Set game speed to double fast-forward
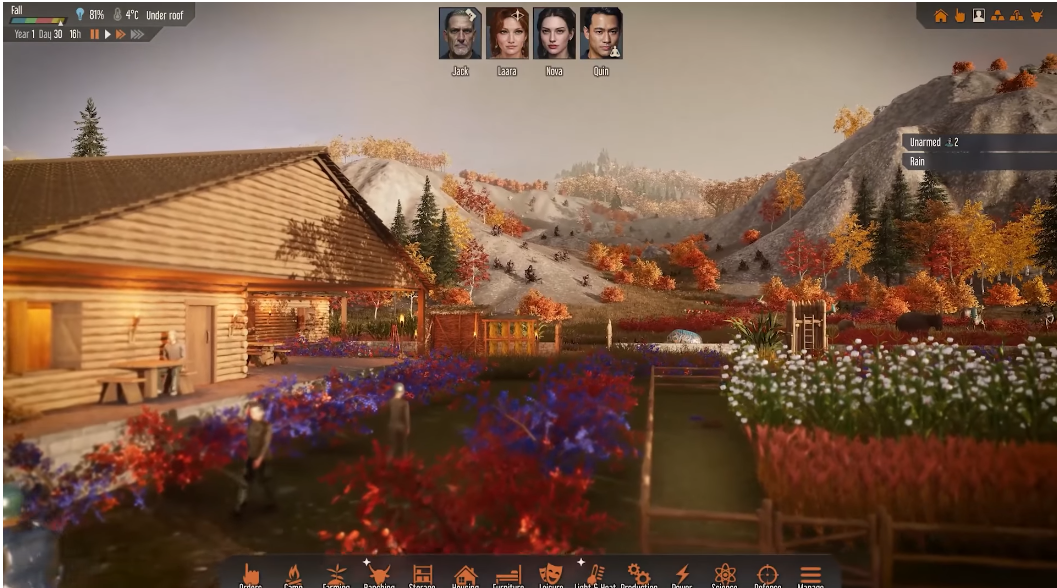Image resolution: width=1057 pixels, height=588 pixels. point(121,34)
